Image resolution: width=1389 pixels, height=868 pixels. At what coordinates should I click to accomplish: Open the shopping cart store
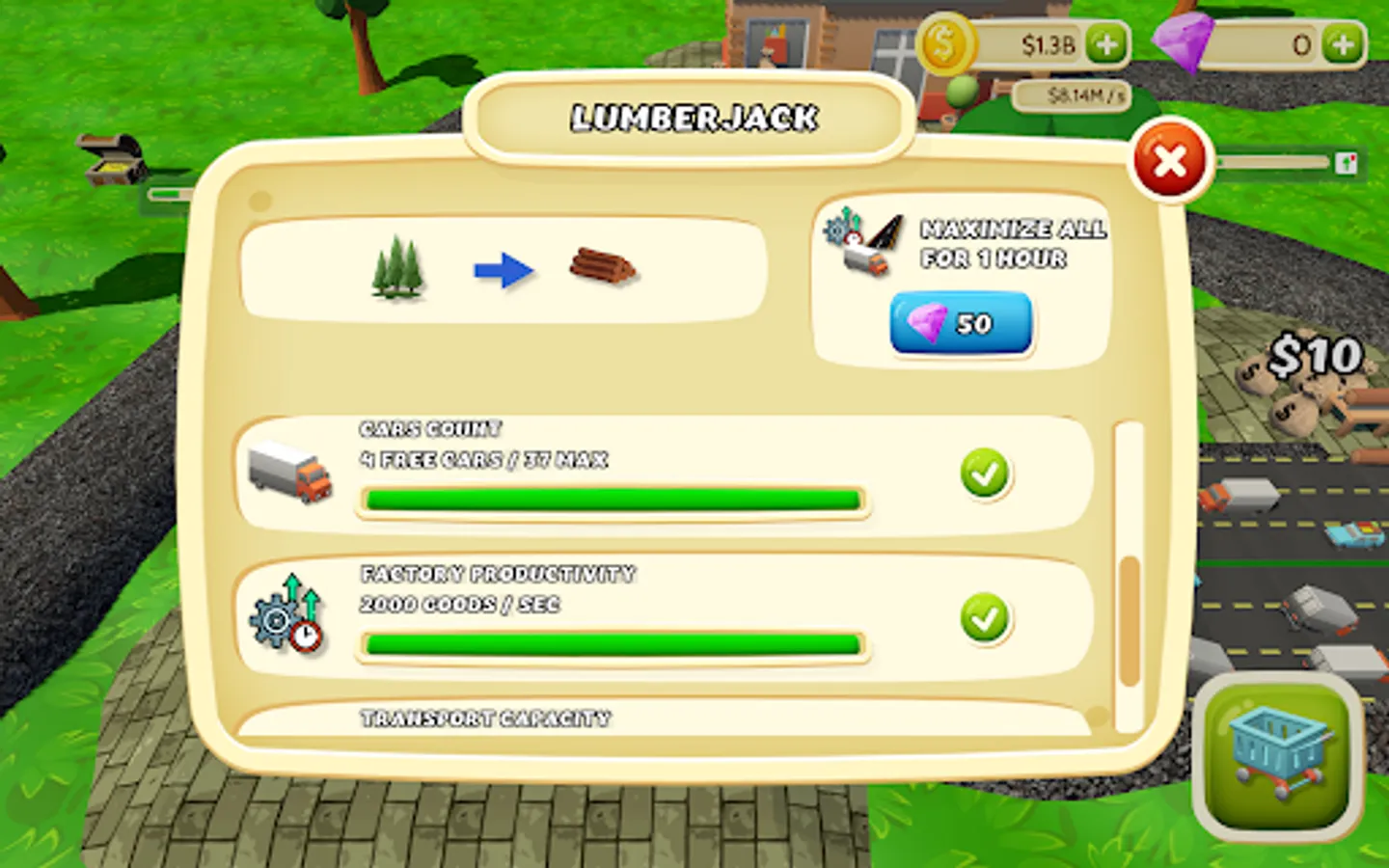(1276, 761)
